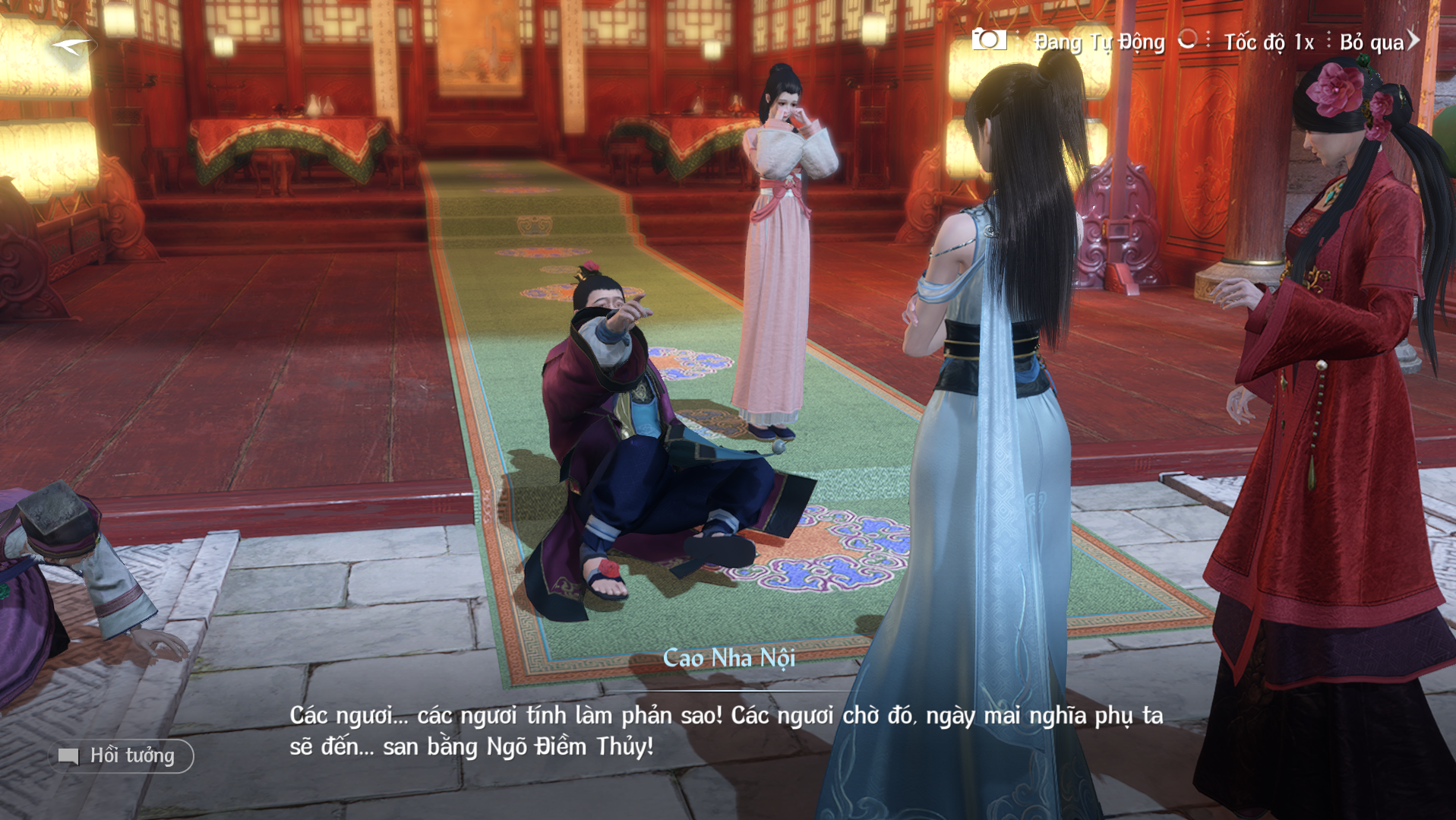The width and height of the screenshot is (1456, 820).
Task: Take a screenshot with the camera icon
Action: pos(988,40)
